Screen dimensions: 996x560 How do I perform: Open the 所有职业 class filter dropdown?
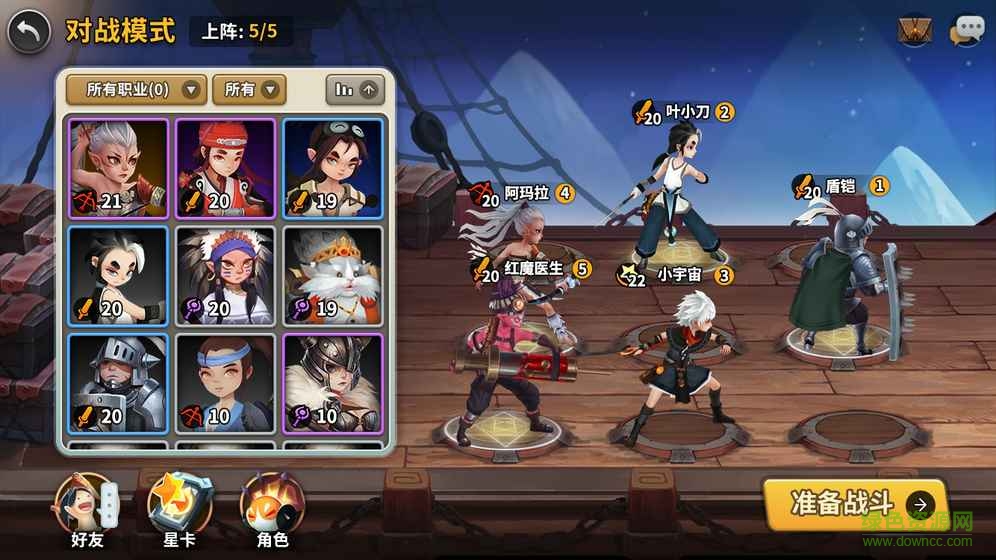136,90
